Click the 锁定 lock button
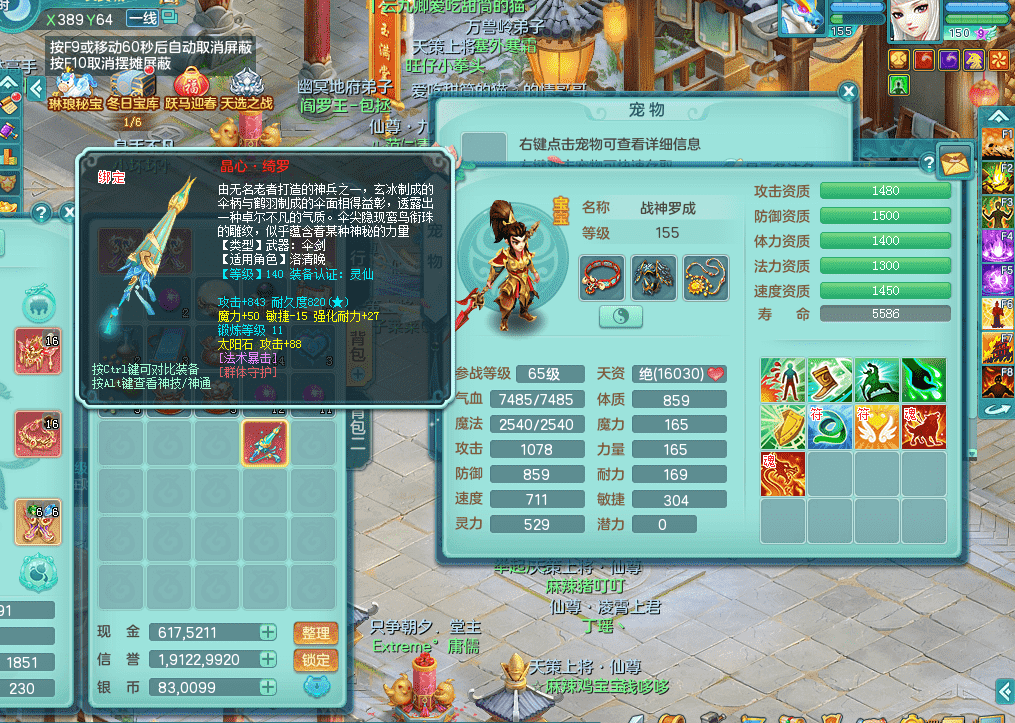Image resolution: width=1015 pixels, height=723 pixels. pos(315,660)
